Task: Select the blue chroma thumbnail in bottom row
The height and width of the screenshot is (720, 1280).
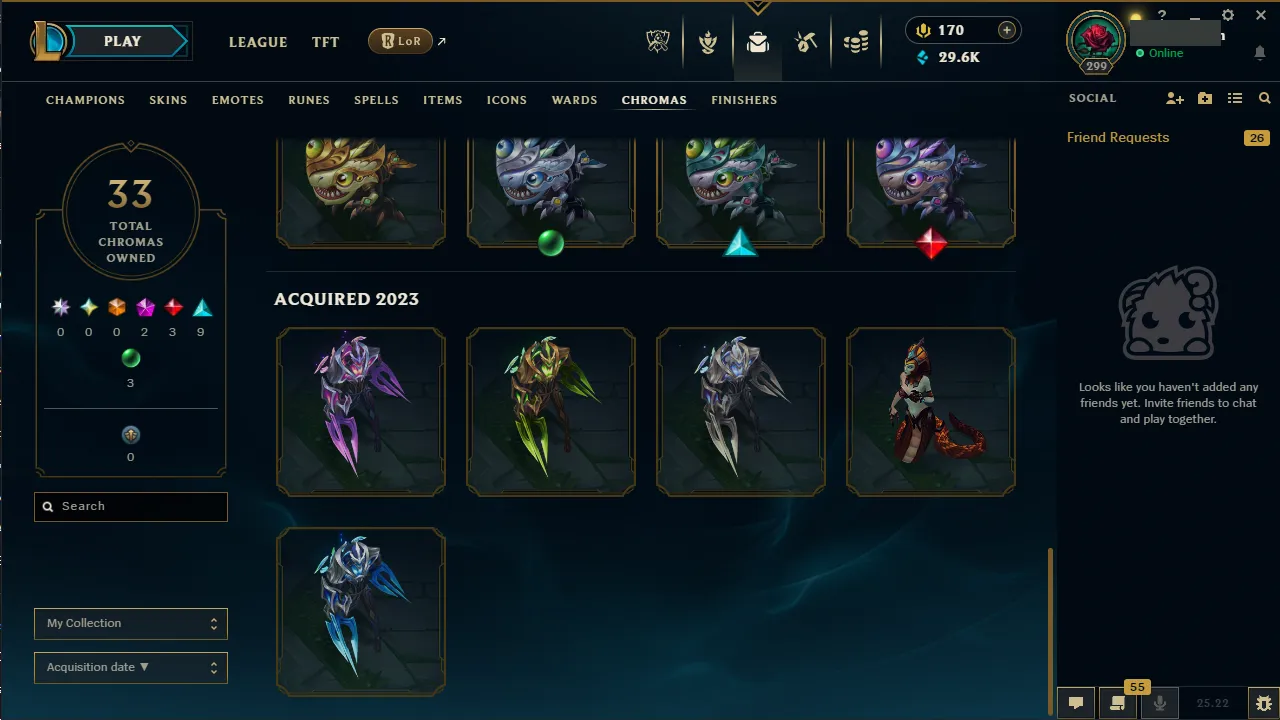Action: click(361, 611)
